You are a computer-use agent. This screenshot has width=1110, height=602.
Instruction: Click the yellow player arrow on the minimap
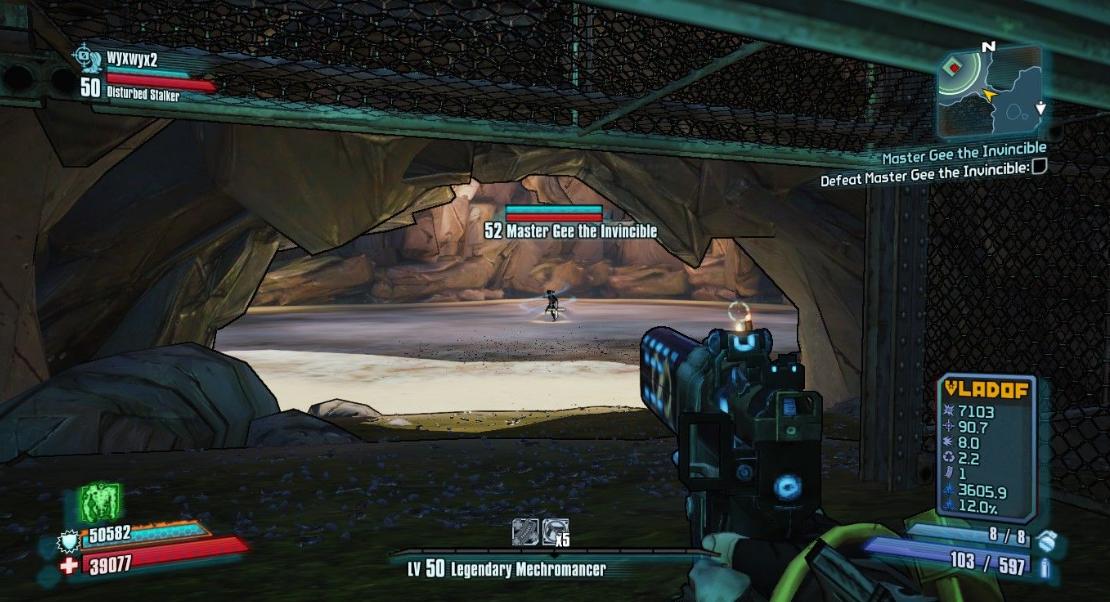pos(991,95)
